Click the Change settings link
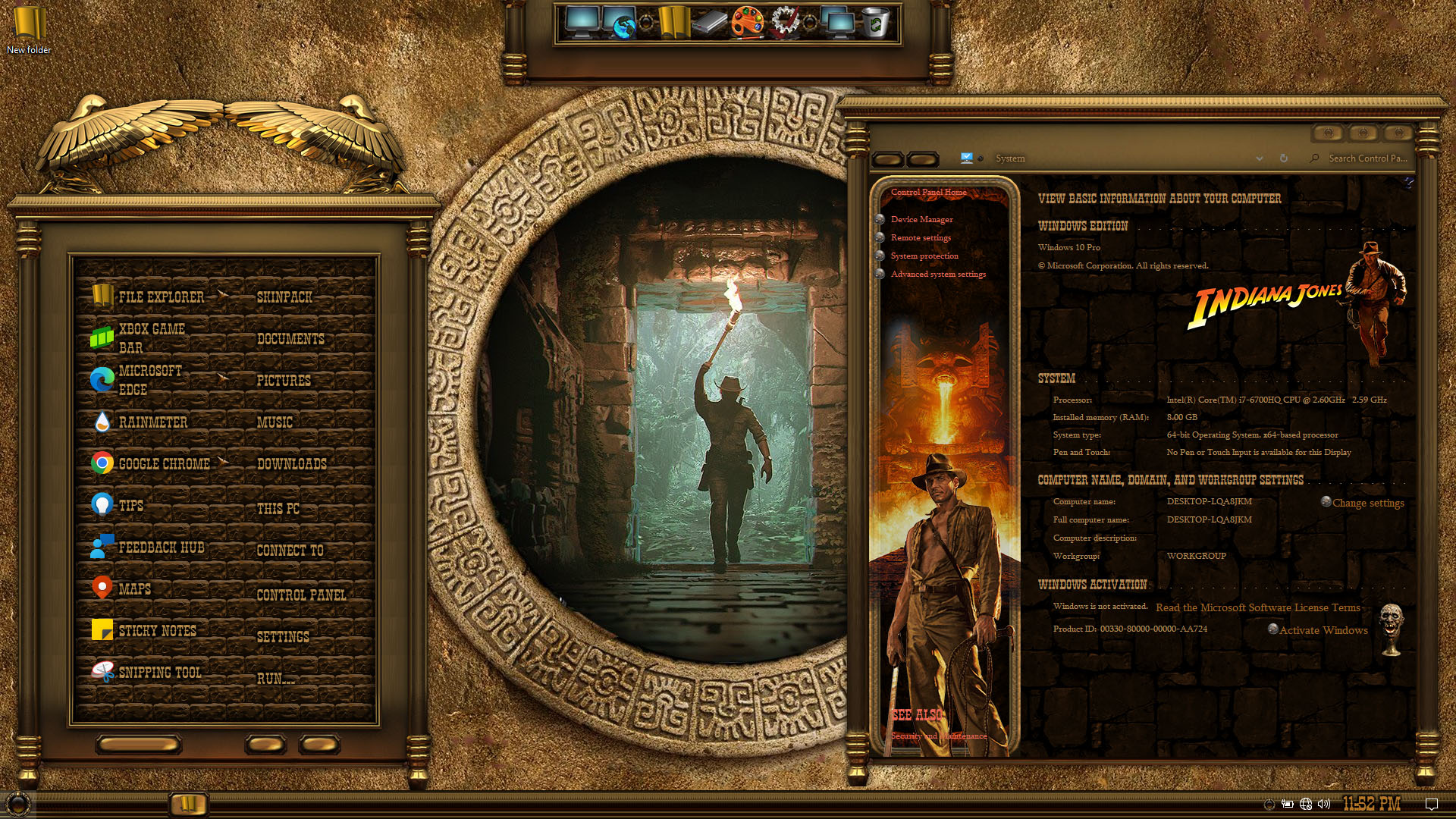This screenshot has height=819, width=1456. pos(1367,503)
